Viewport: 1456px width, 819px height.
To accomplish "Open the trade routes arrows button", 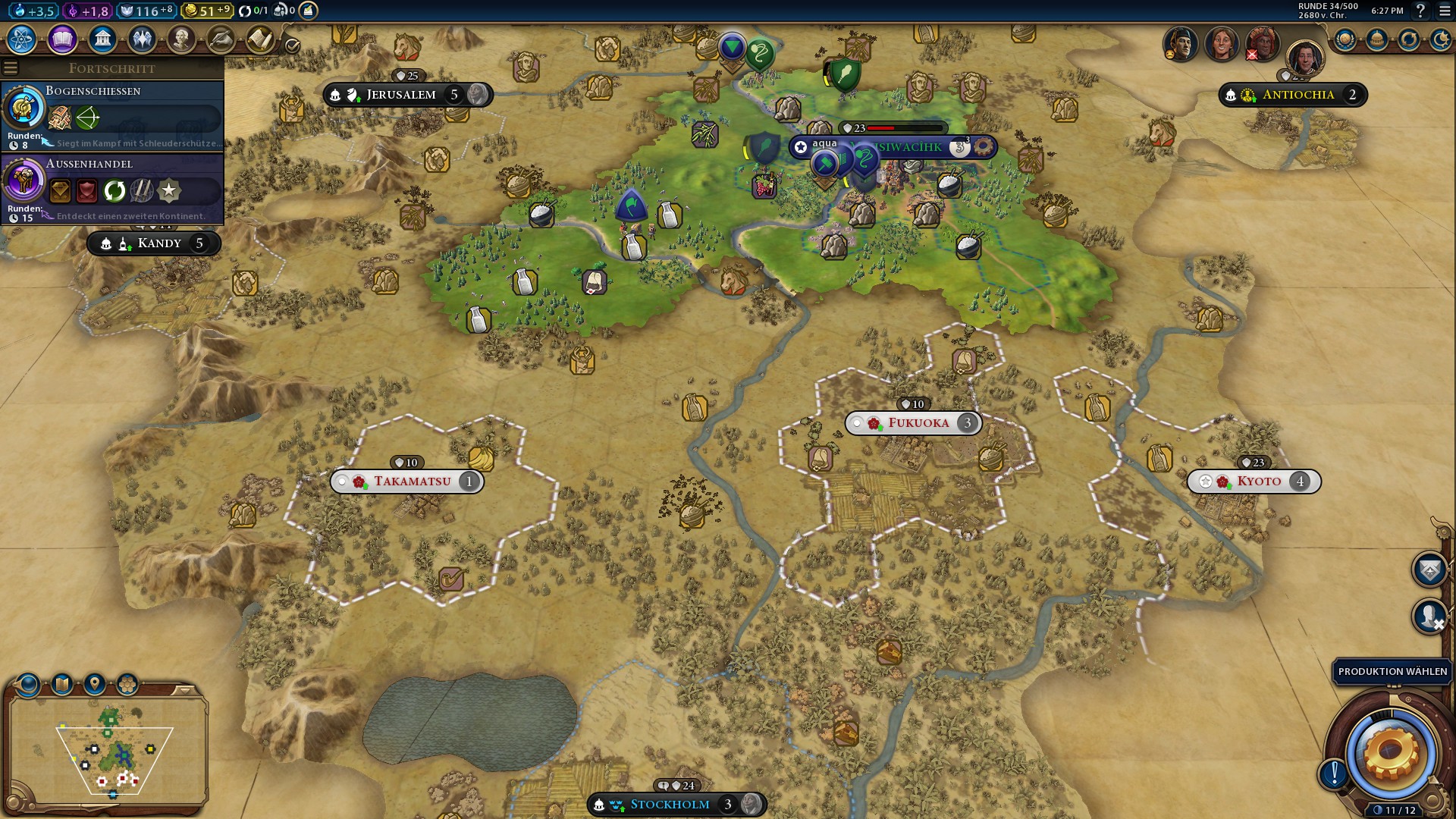I will pyautogui.click(x=1408, y=39).
